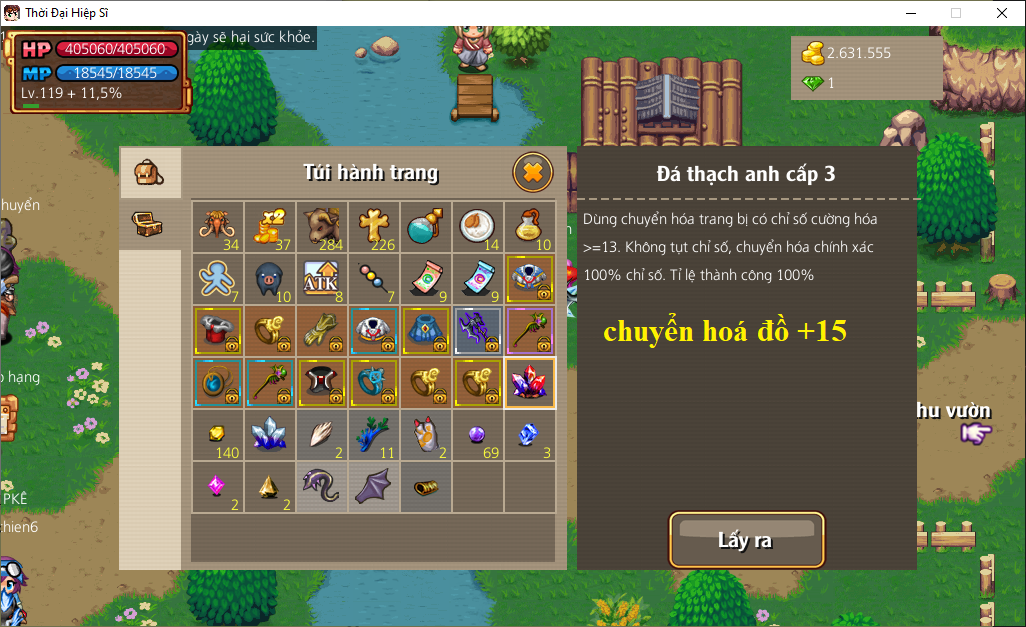Close the Túi hành trang inventory panel

(533, 173)
